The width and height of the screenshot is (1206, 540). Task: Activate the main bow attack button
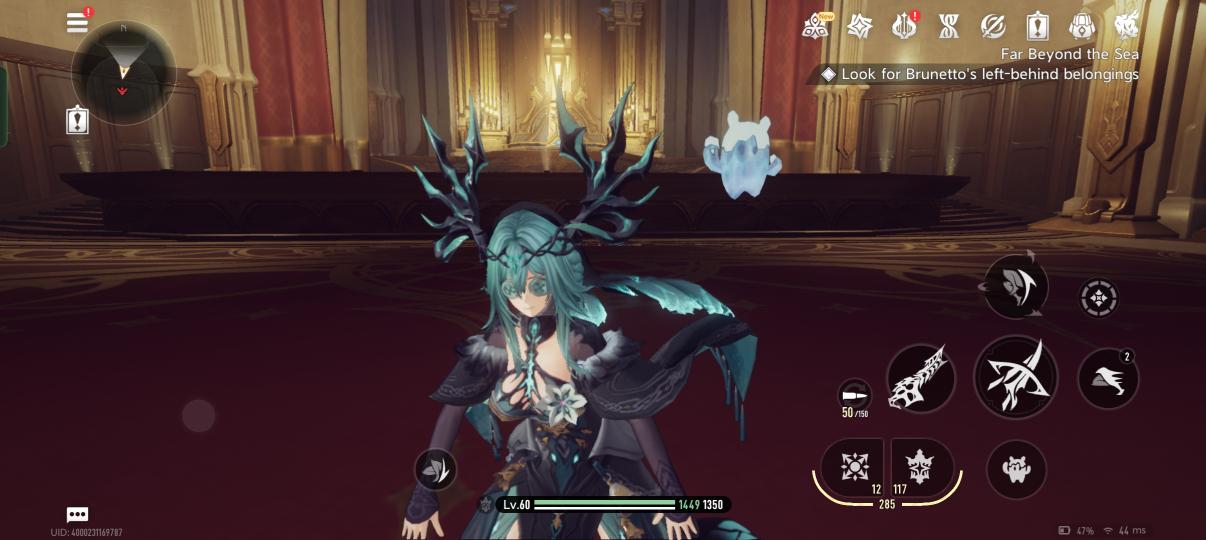click(x=1015, y=376)
